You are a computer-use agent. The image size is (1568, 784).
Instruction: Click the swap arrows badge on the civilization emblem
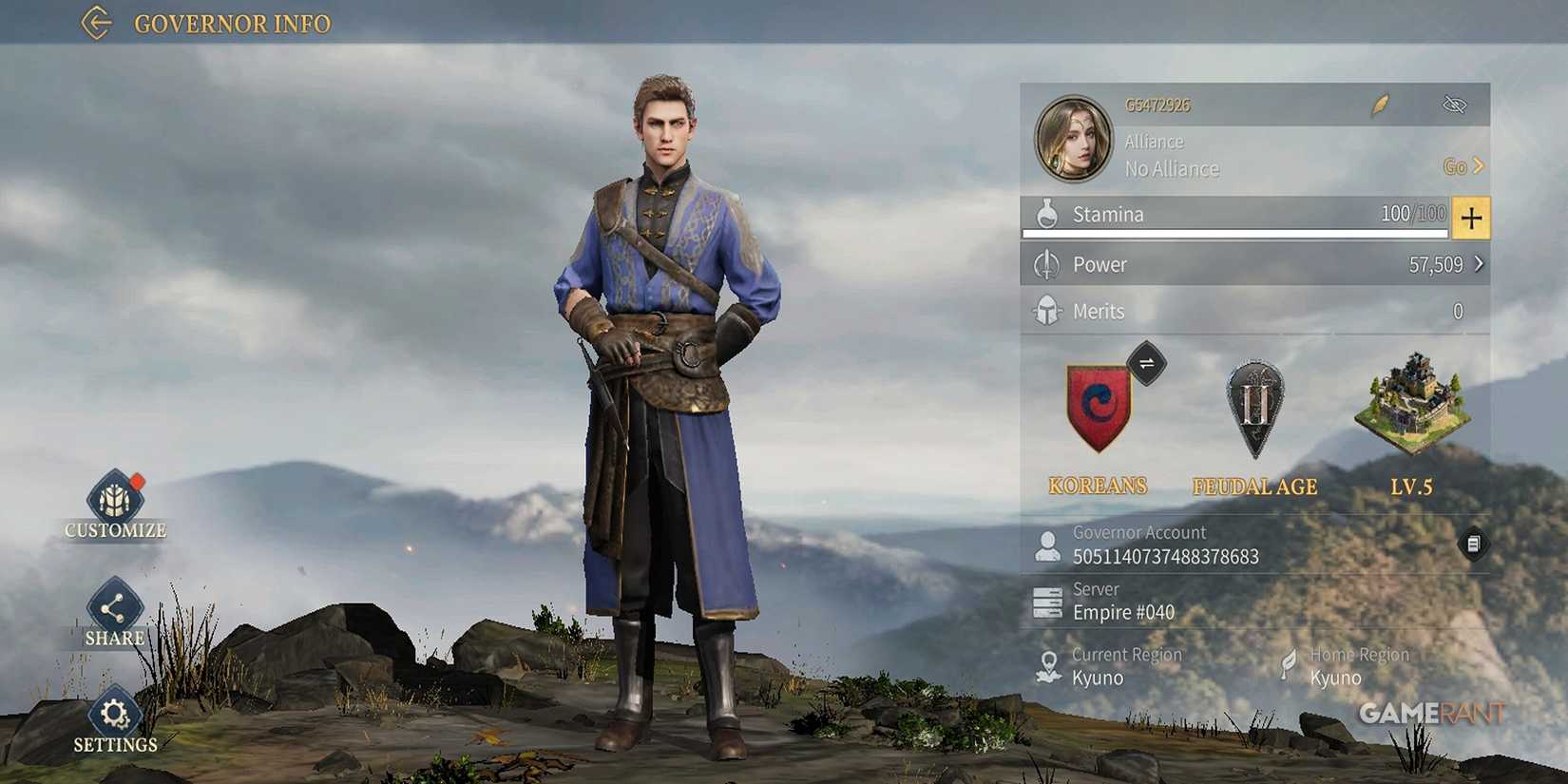click(1145, 363)
